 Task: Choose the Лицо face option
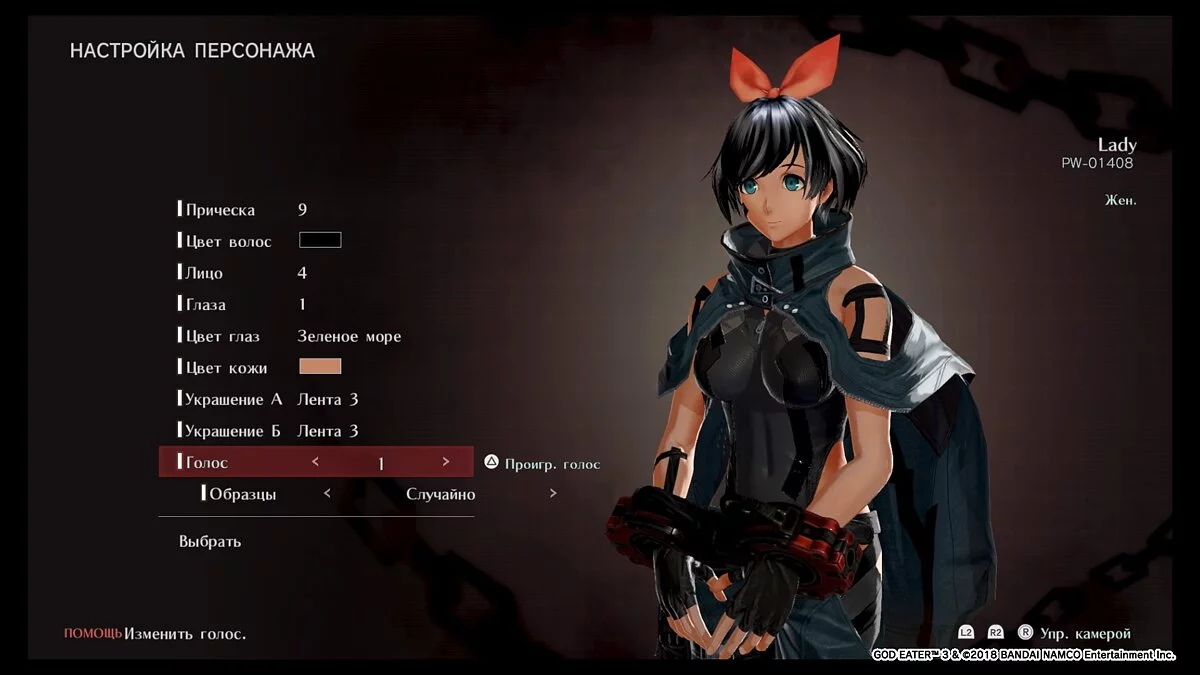pos(205,273)
